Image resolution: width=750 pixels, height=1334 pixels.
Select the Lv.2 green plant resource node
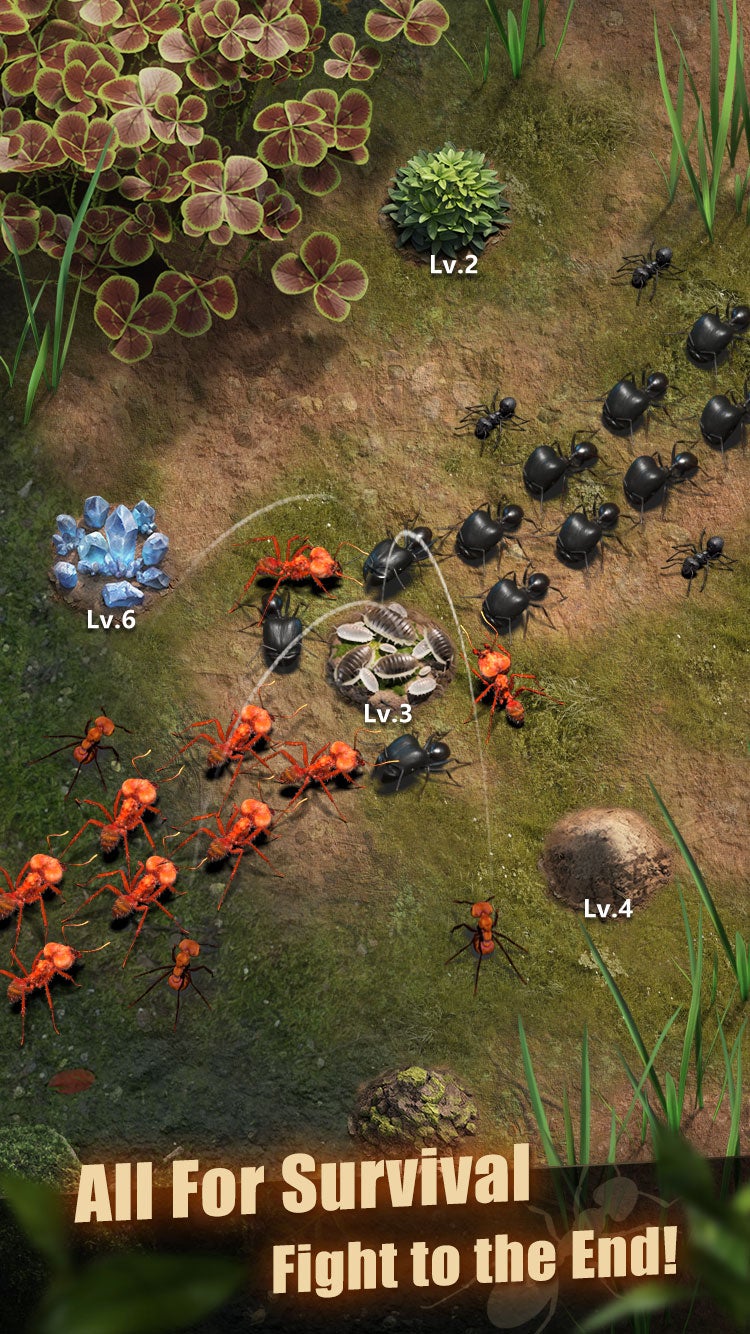446,203
